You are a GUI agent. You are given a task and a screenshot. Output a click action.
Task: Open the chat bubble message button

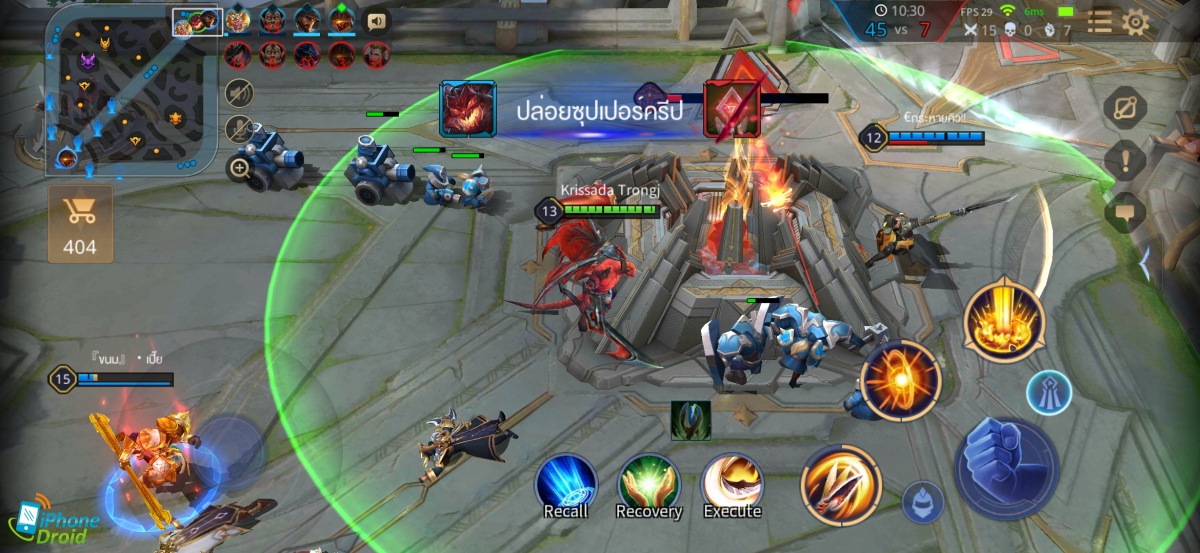click(x=1125, y=211)
